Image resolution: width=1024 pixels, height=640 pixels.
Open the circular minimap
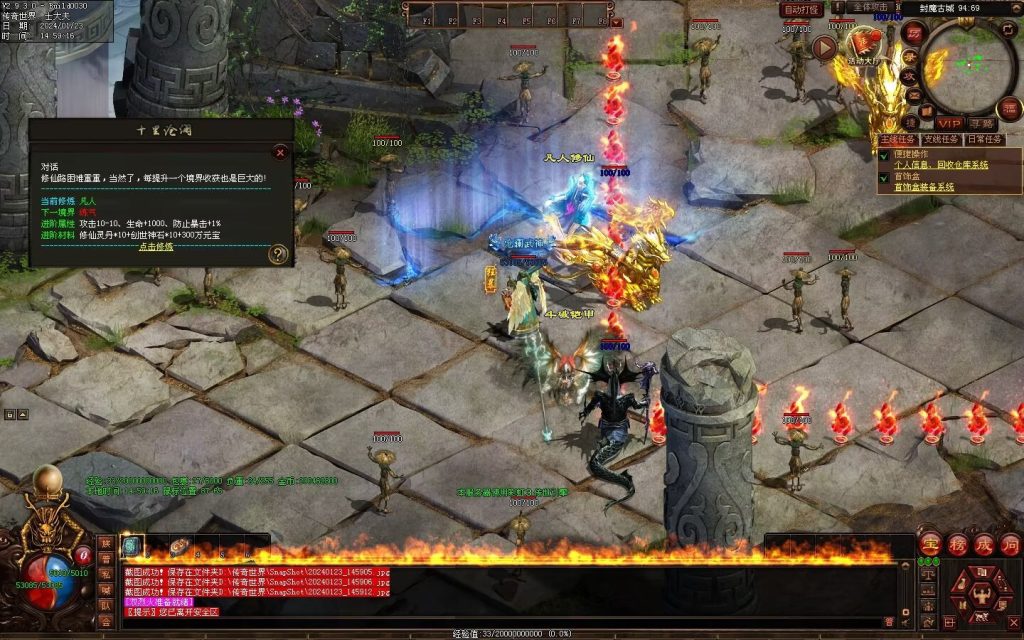click(968, 66)
